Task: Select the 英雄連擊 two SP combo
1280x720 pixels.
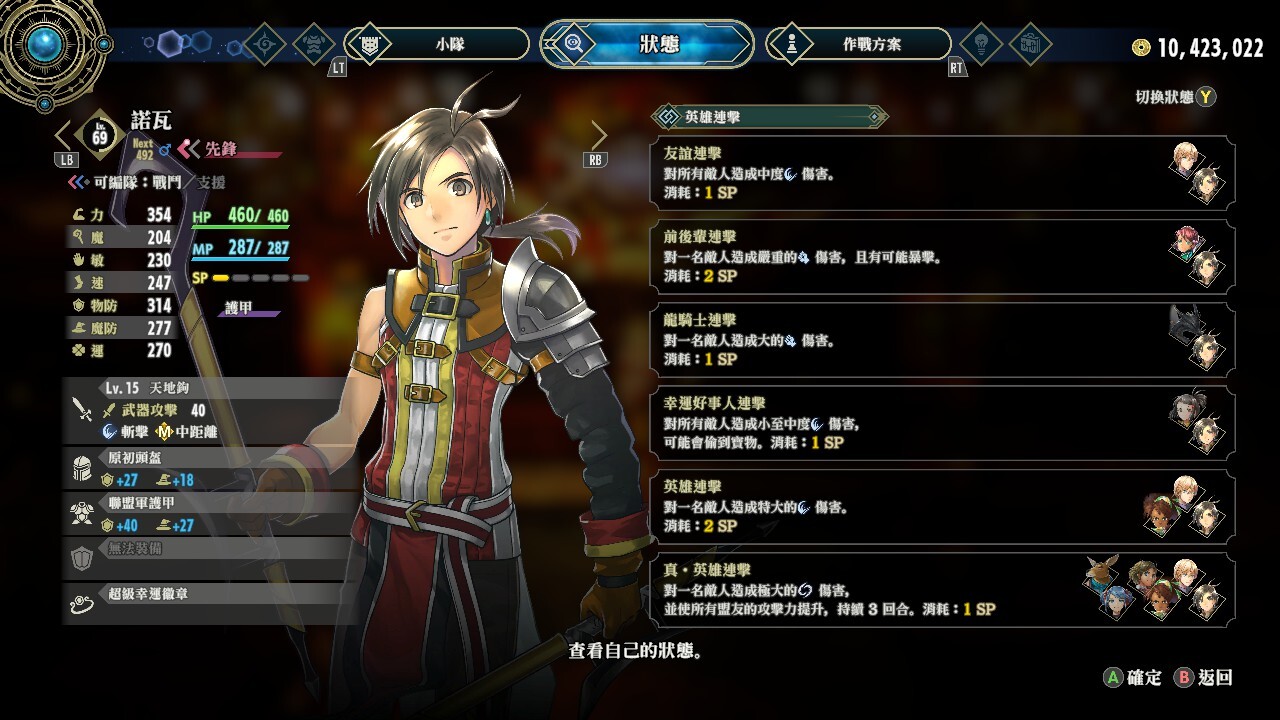Action: (x=942, y=507)
